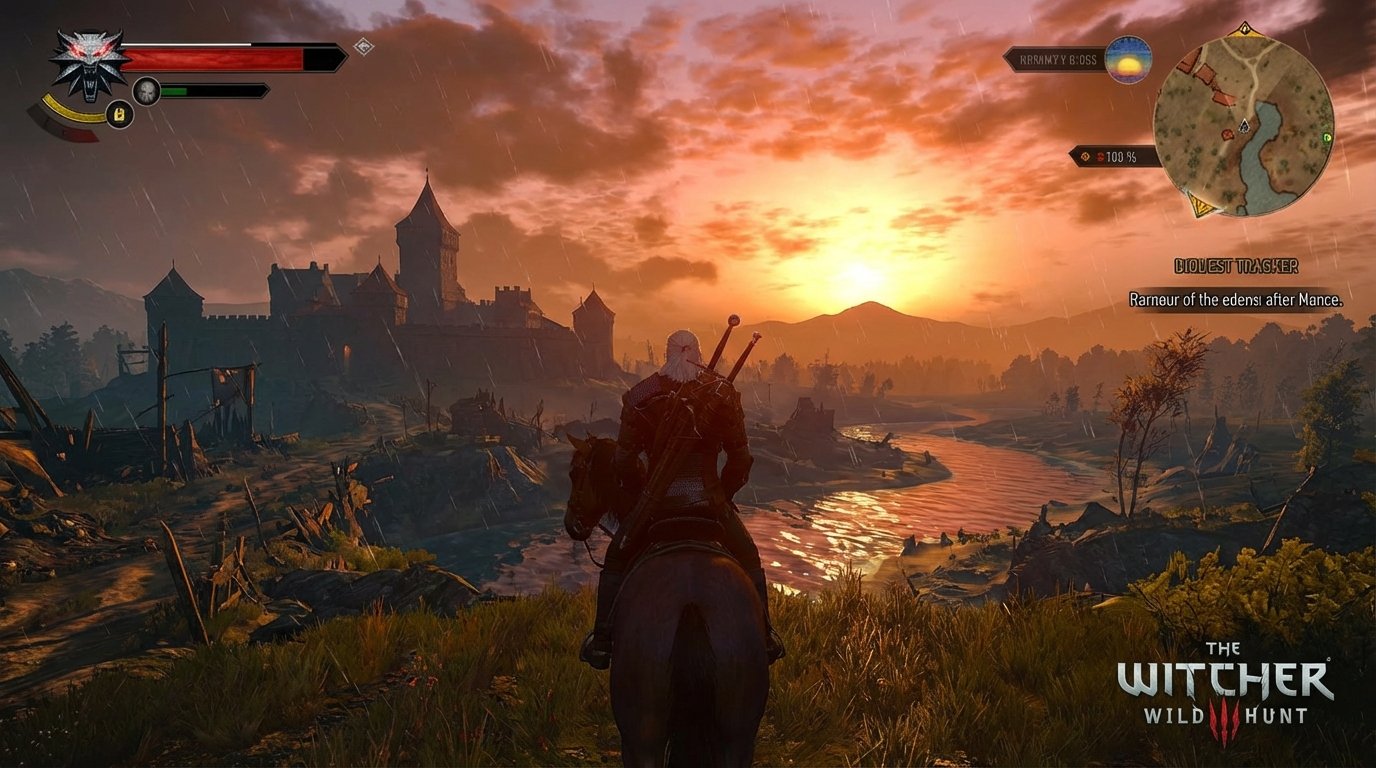Click the yellow triangle marker below minimap

tap(1200, 205)
